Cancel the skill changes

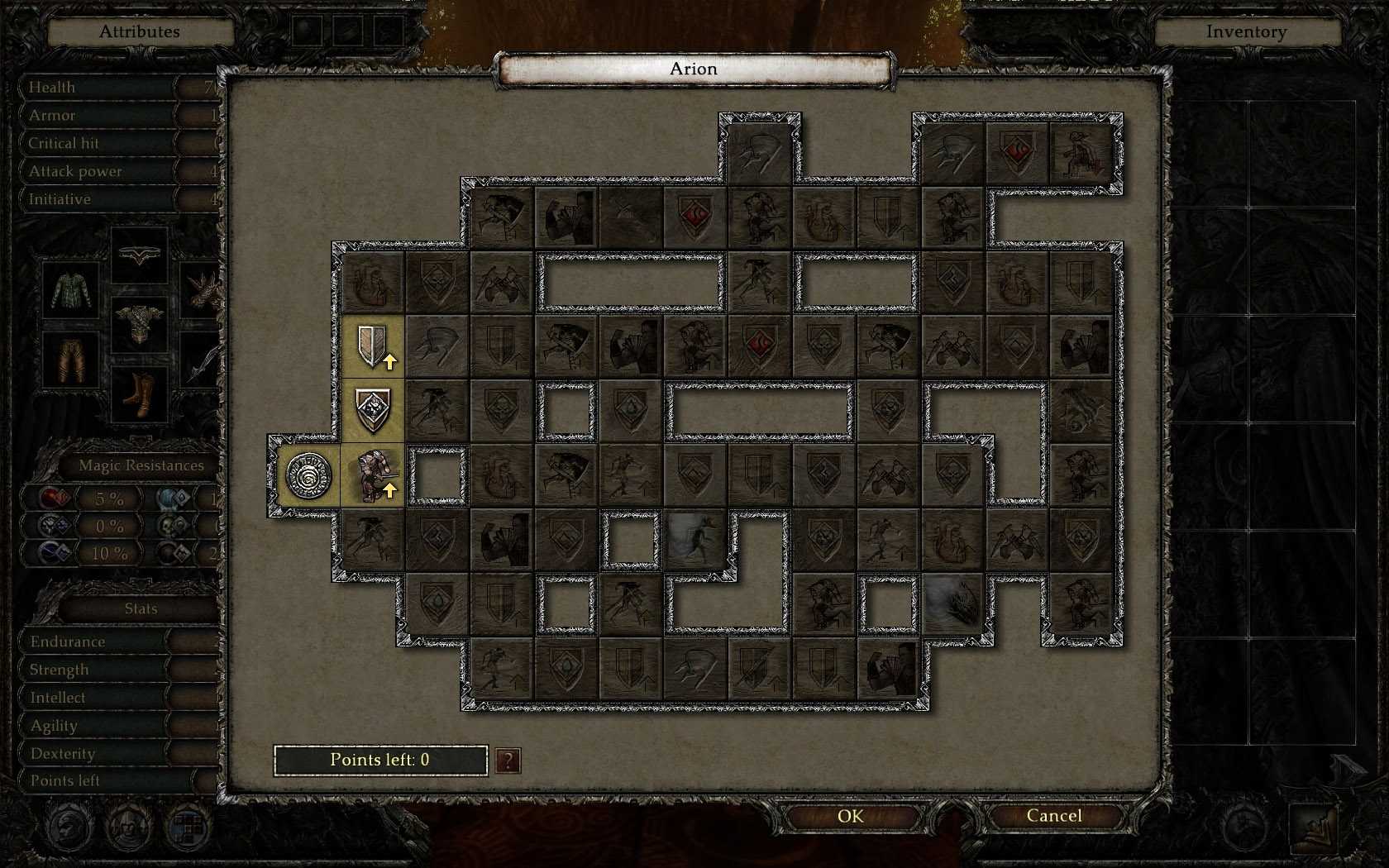point(1057,815)
